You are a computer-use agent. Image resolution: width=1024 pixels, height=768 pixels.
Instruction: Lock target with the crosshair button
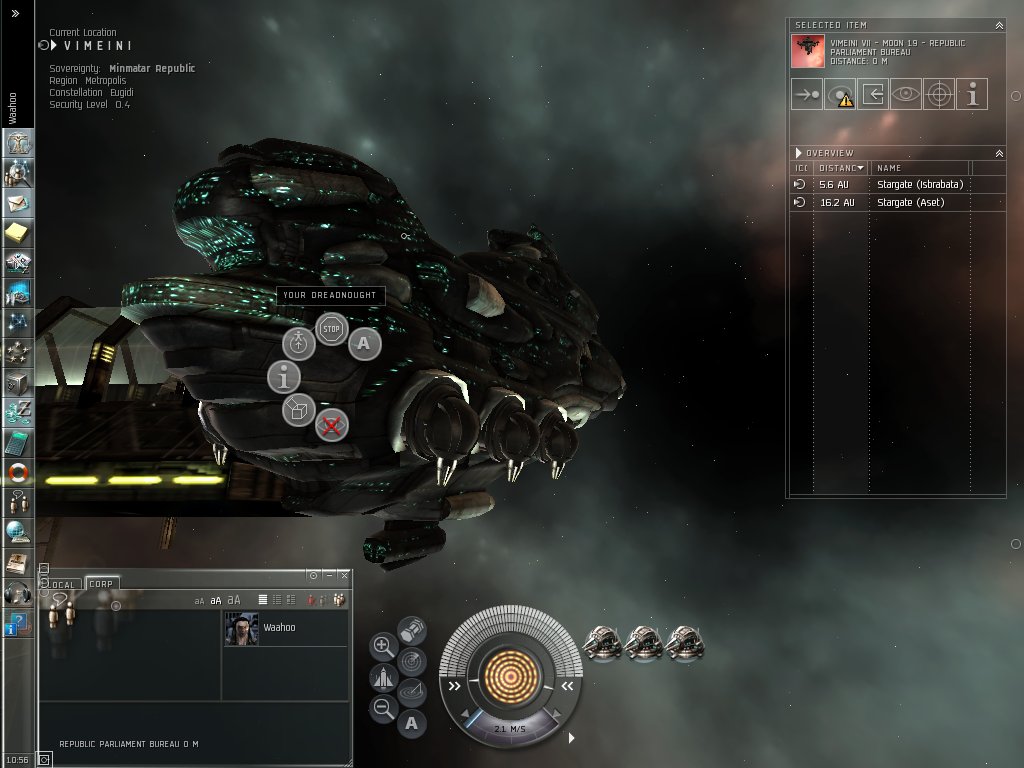tap(939, 95)
